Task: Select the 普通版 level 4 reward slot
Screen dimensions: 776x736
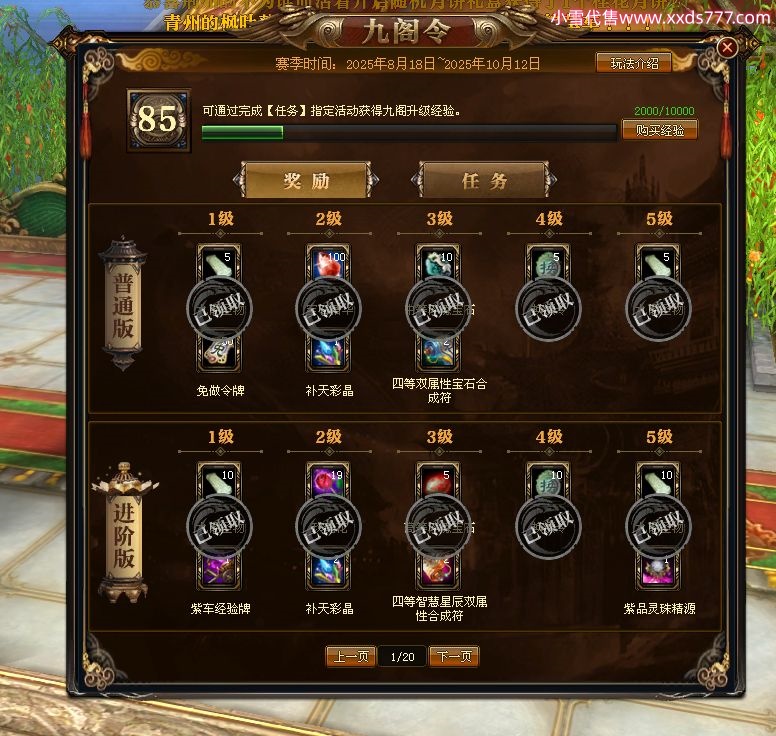Action: tap(548, 309)
